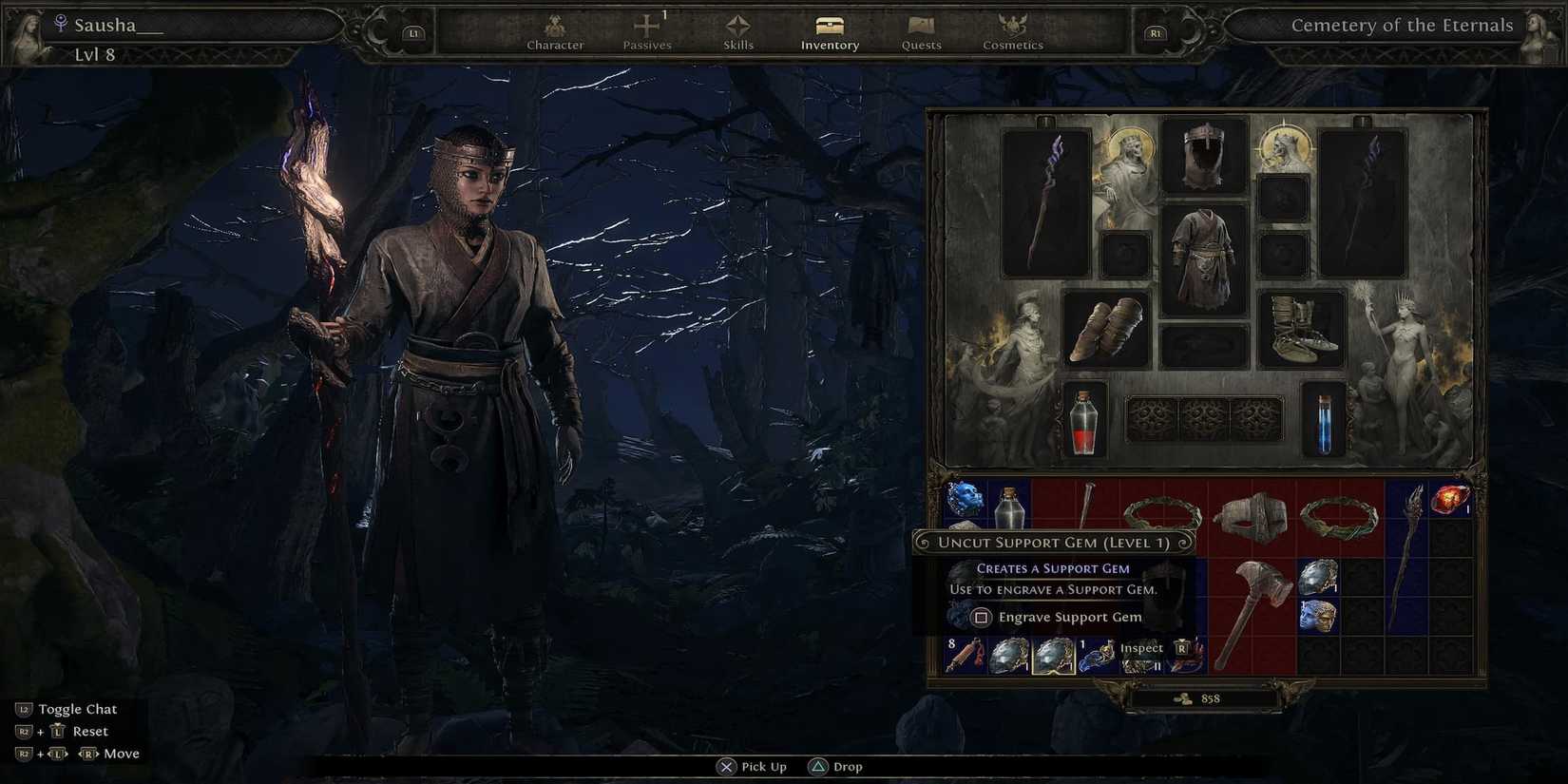Open the Quests tab
The image size is (1568, 784).
click(x=919, y=33)
